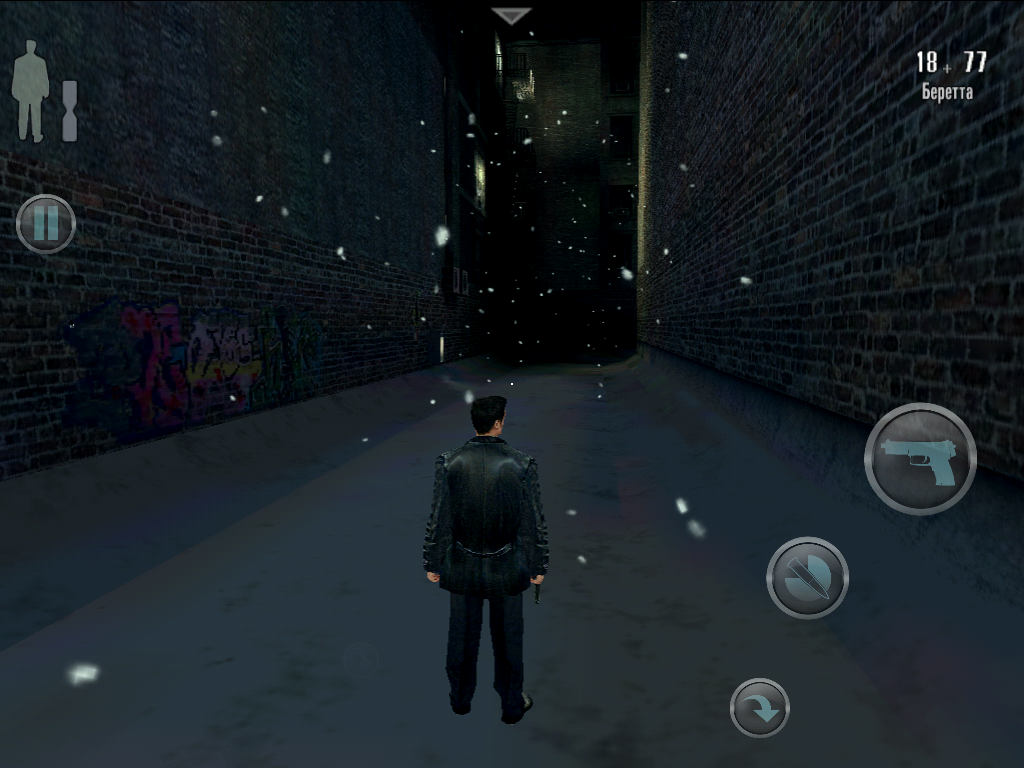Screen dimensions: 1024x768
Task: Open the weapon drawer using the top triangle
Action: [x=512, y=16]
